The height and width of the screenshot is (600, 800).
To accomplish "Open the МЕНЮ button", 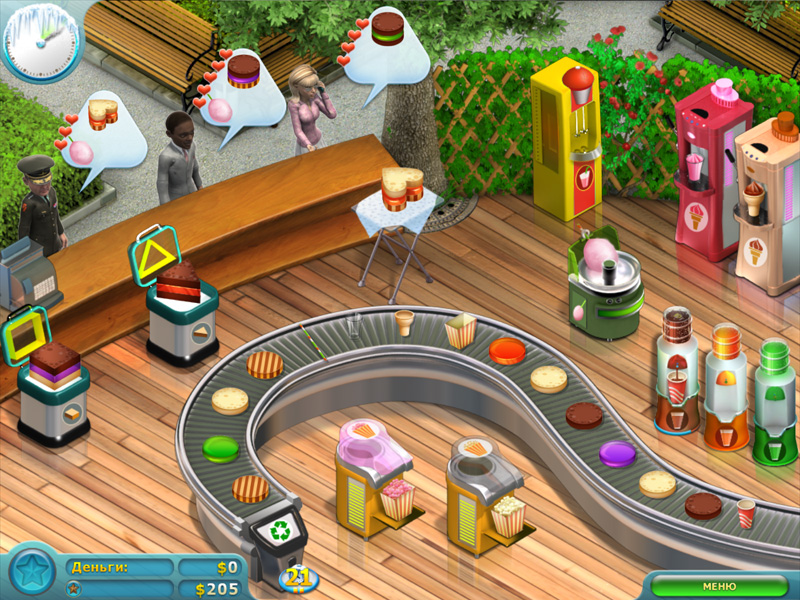I will (719, 586).
